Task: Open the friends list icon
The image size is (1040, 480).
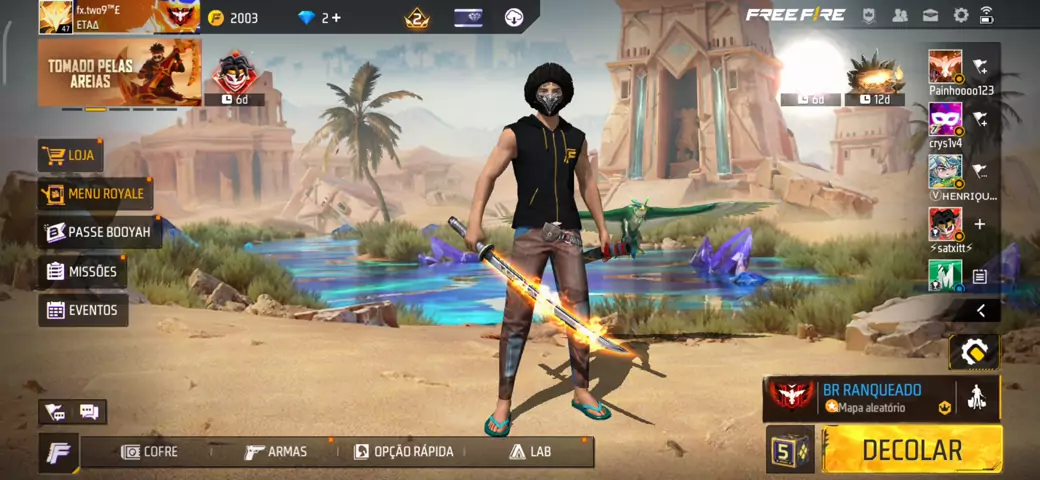Action: coord(900,15)
